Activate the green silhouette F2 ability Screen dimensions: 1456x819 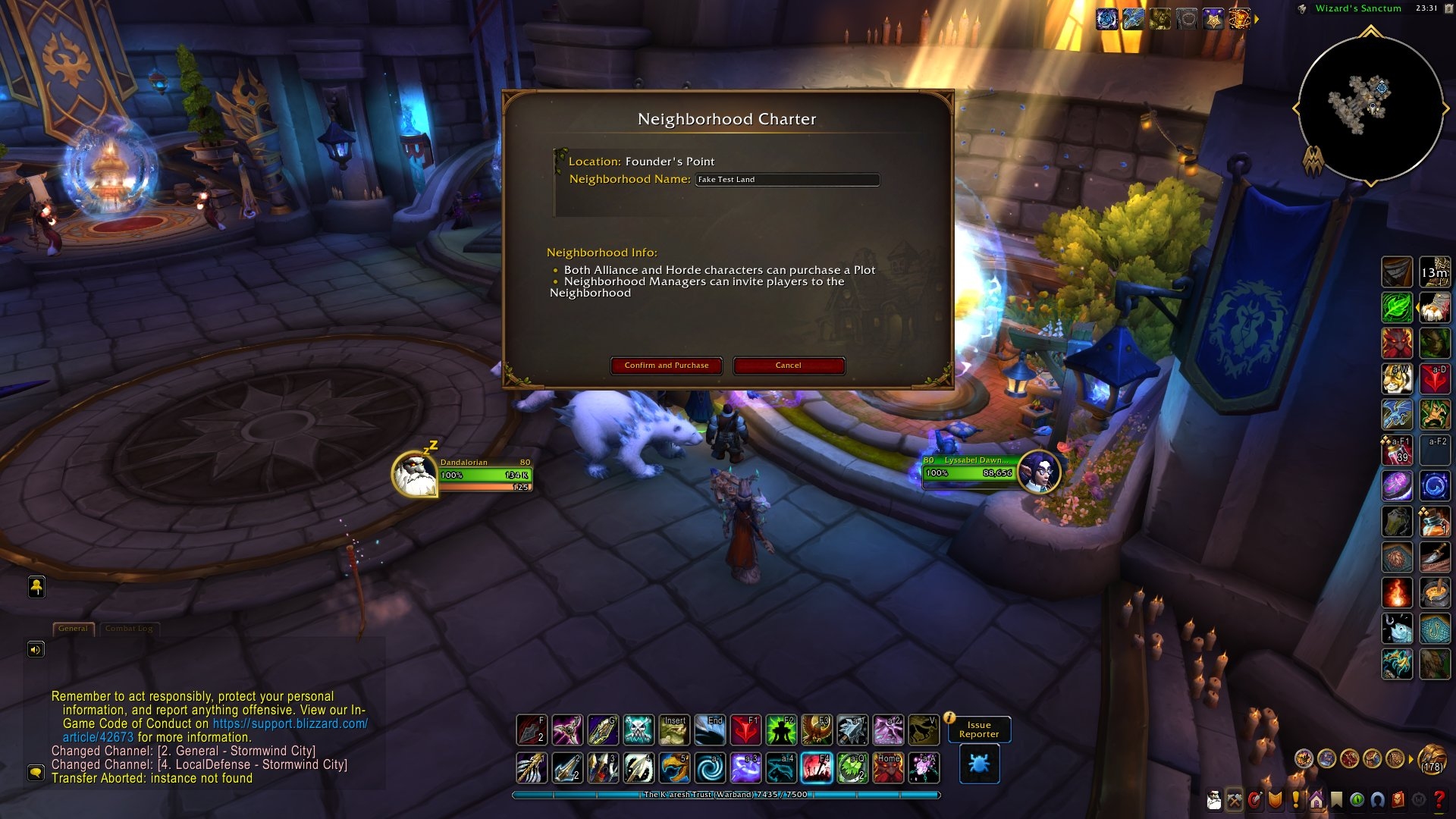pyautogui.click(x=780, y=730)
